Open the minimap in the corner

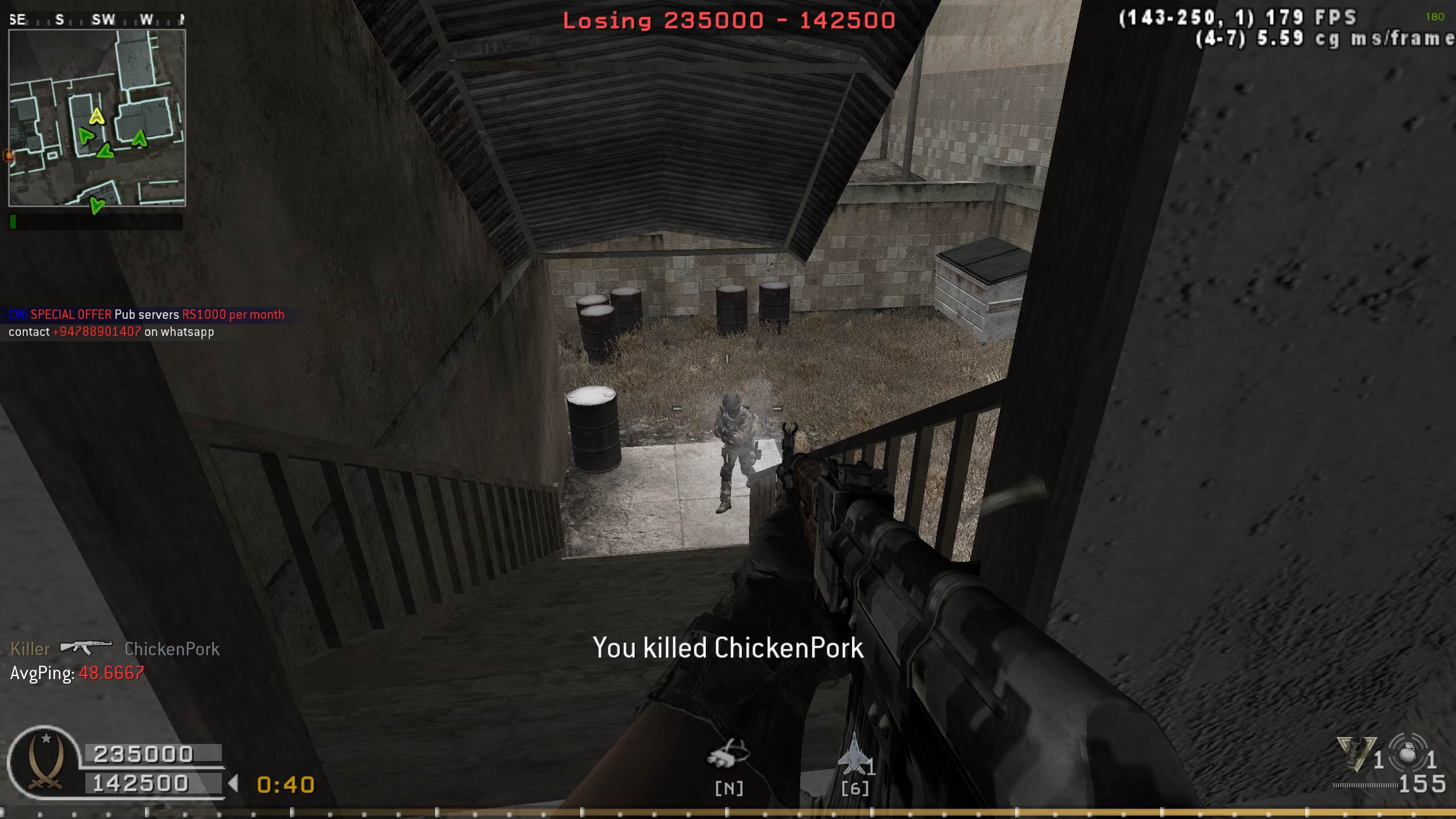97,118
